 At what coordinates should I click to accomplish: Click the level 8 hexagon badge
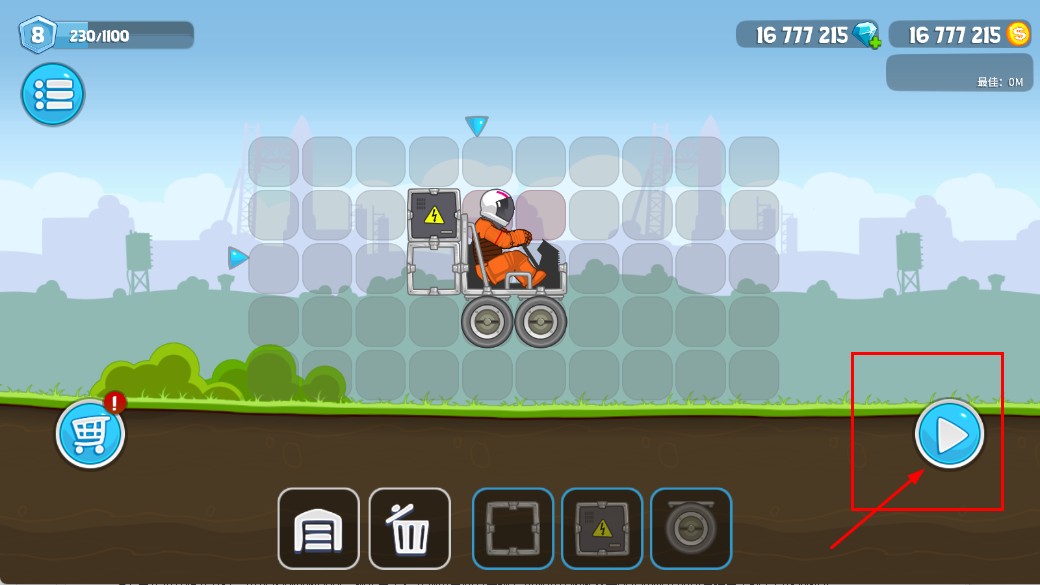coord(38,35)
